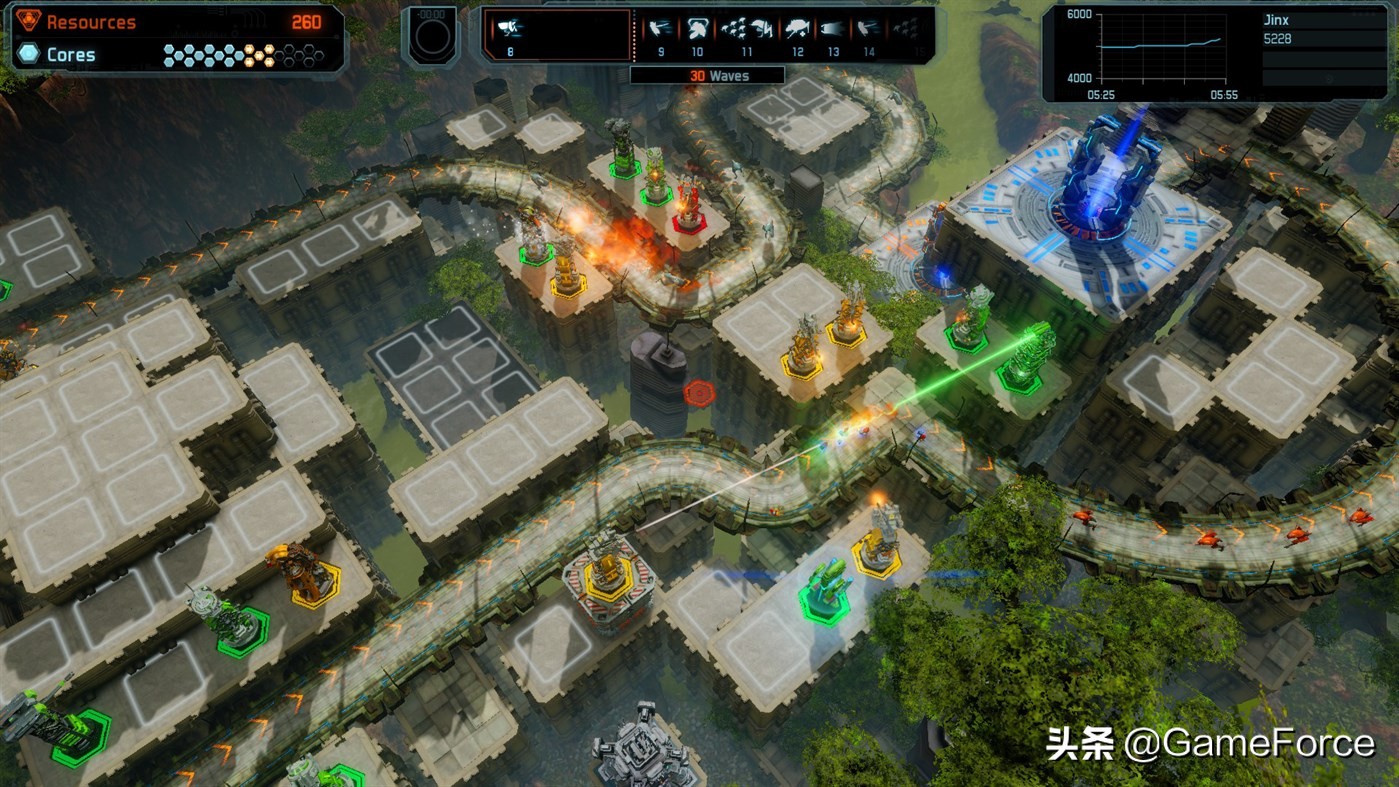This screenshot has height=787, width=1399.
Task: Select the yellow tower near the lower path
Action: tap(878, 545)
